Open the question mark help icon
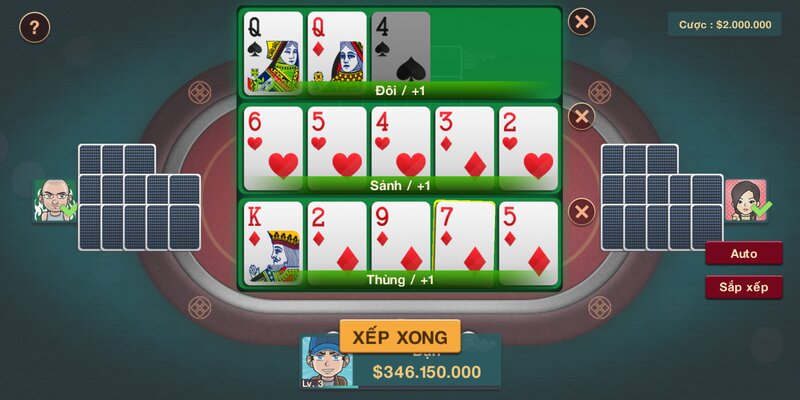 pyautogui.click(x=34, y=27)
